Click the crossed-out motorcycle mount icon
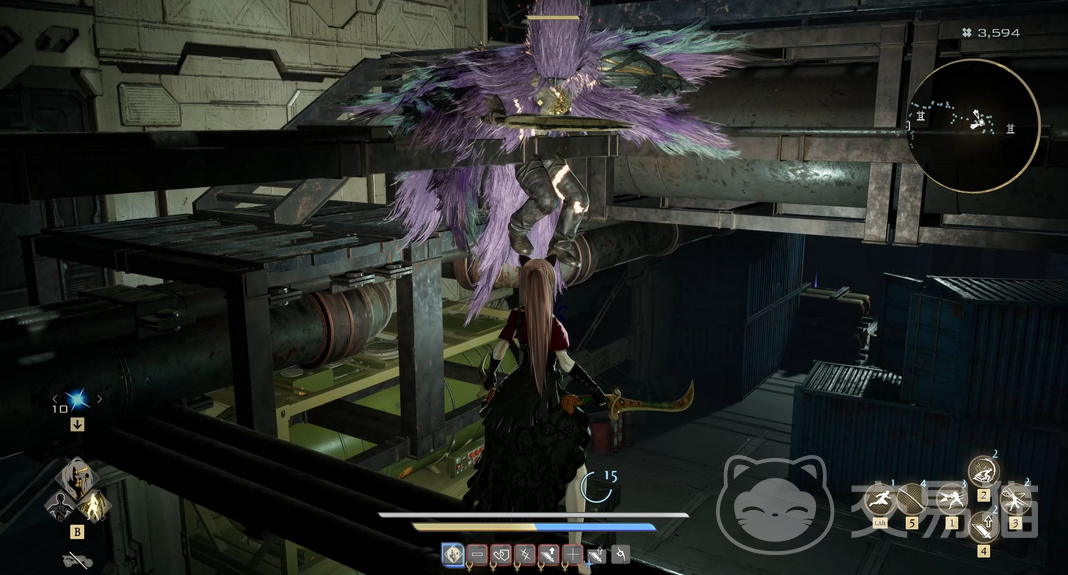 [76, 559]
